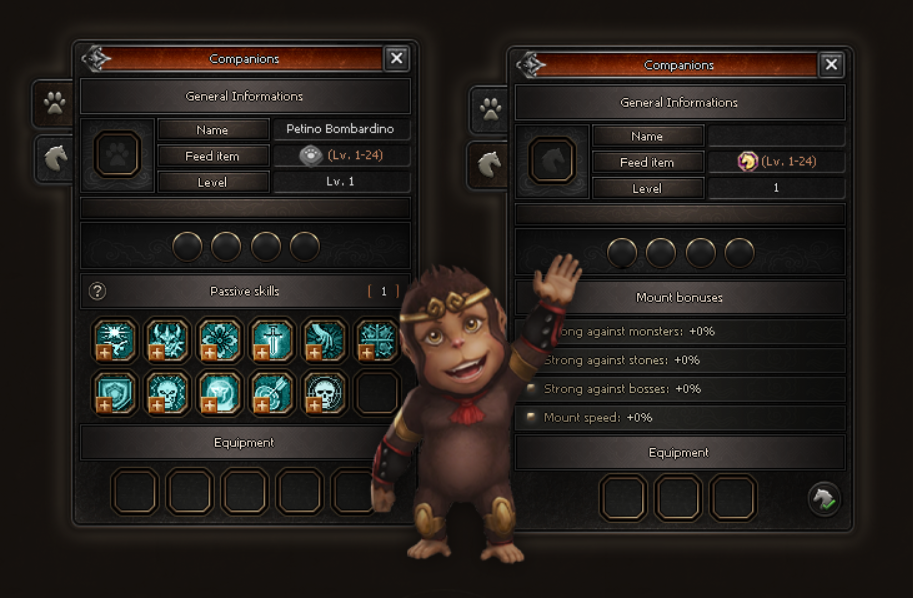The image size is (913, 598).
Task: Click the horse button with green checkmark
Action: (x=824, y=497)
